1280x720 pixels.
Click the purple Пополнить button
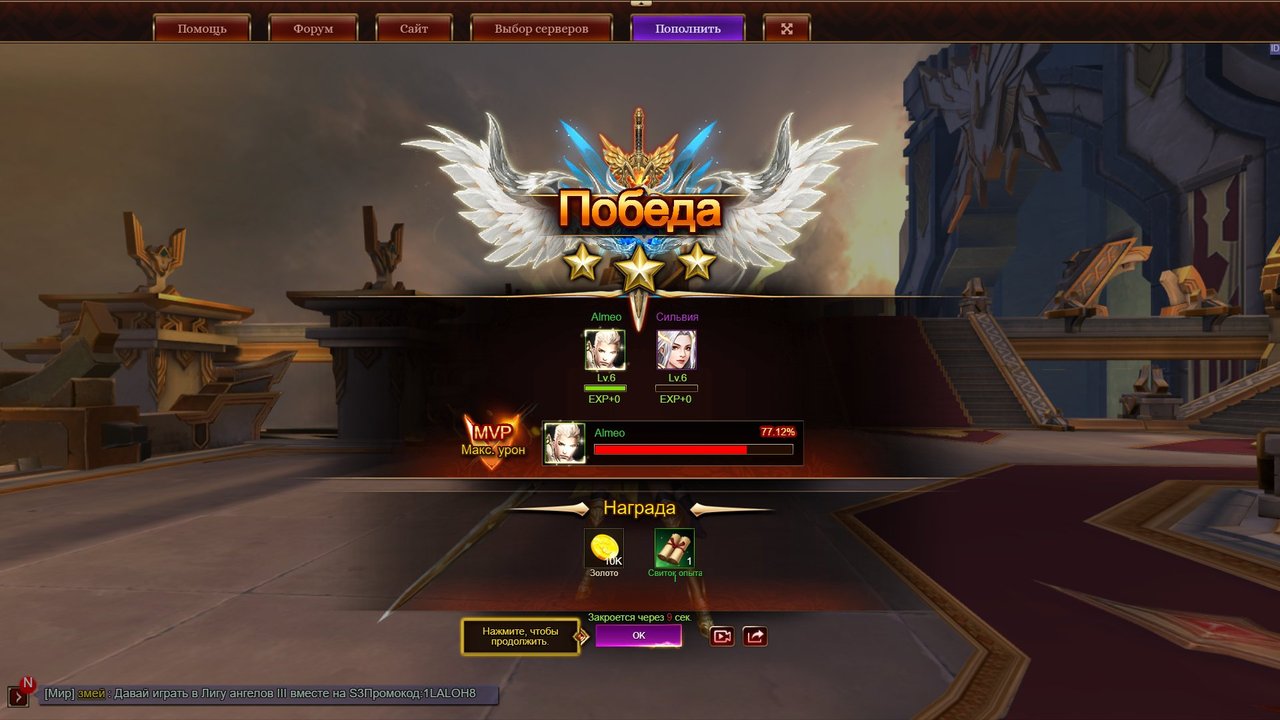pos(688,28)
